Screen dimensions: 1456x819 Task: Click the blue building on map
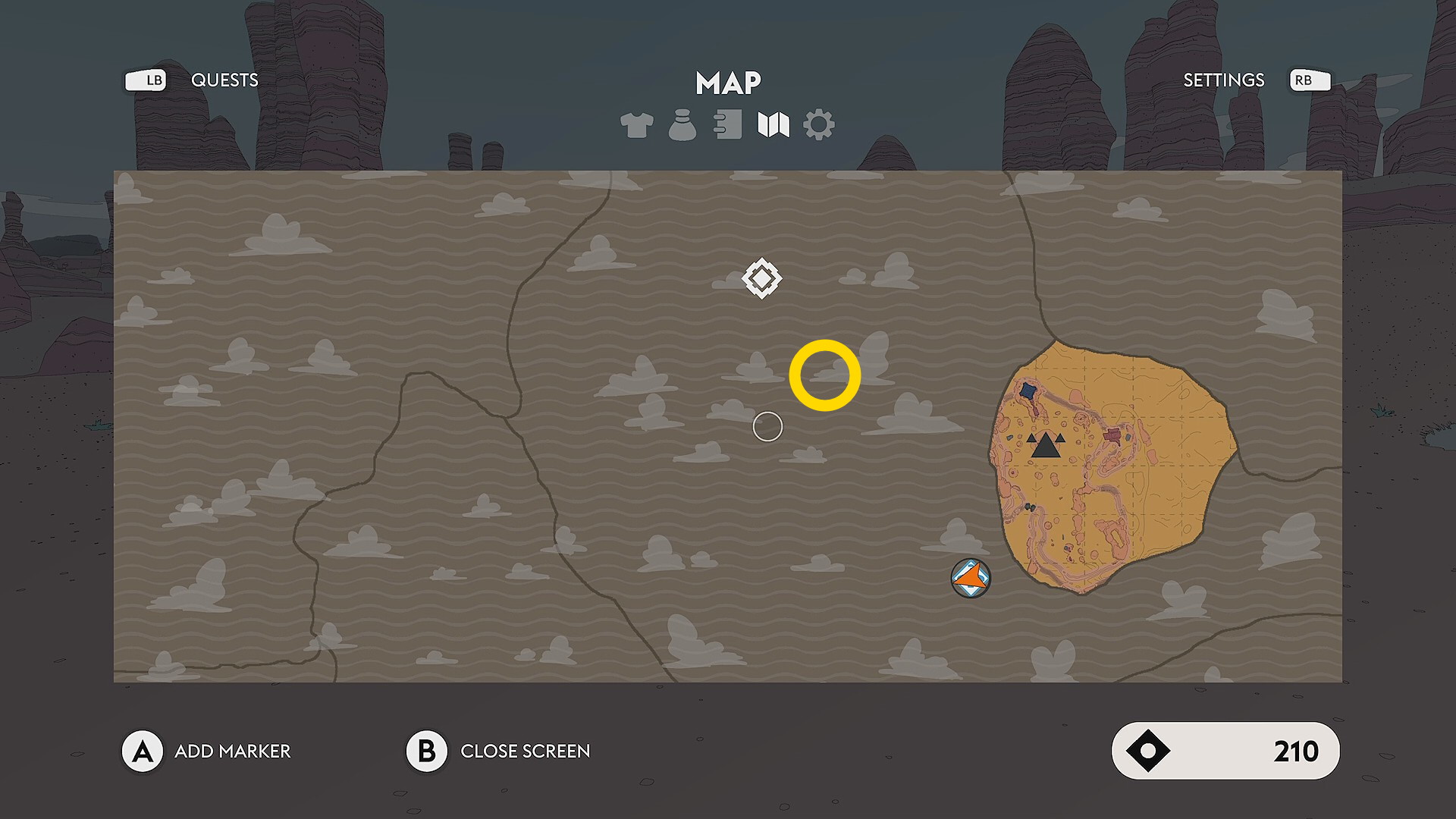[x=1028, y=391]
